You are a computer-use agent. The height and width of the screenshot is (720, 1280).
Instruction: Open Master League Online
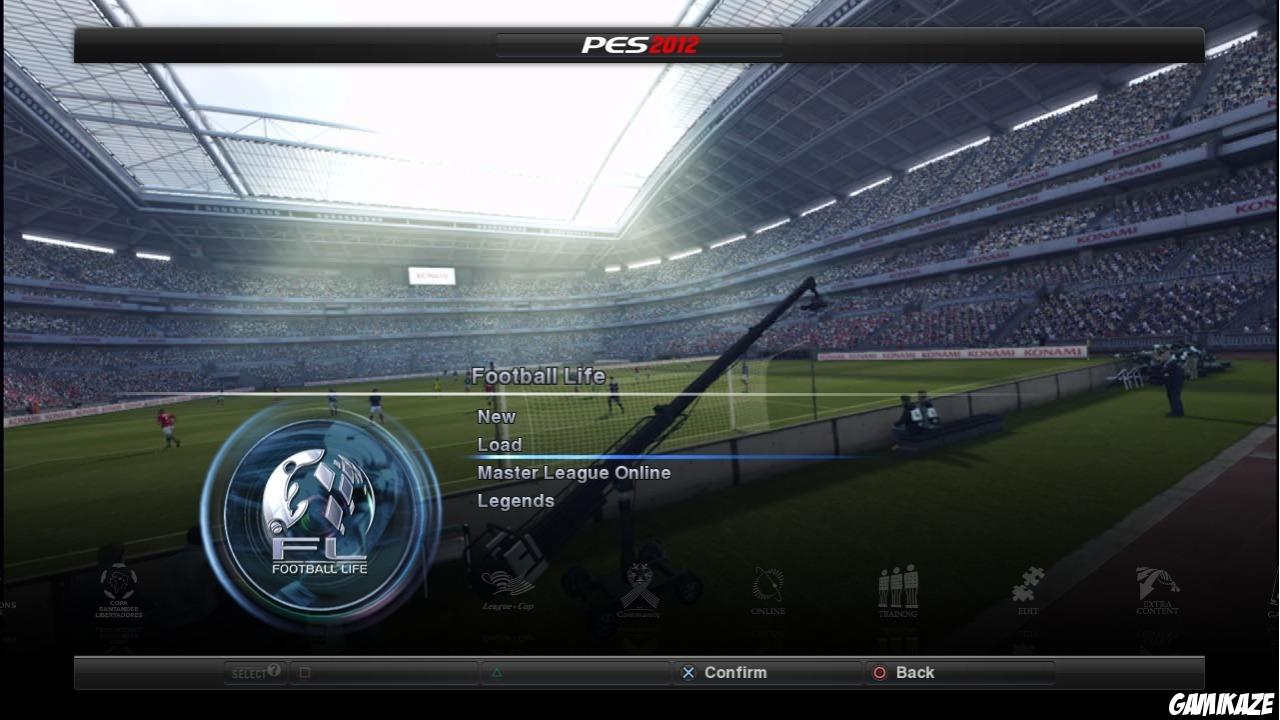(574, 472)
